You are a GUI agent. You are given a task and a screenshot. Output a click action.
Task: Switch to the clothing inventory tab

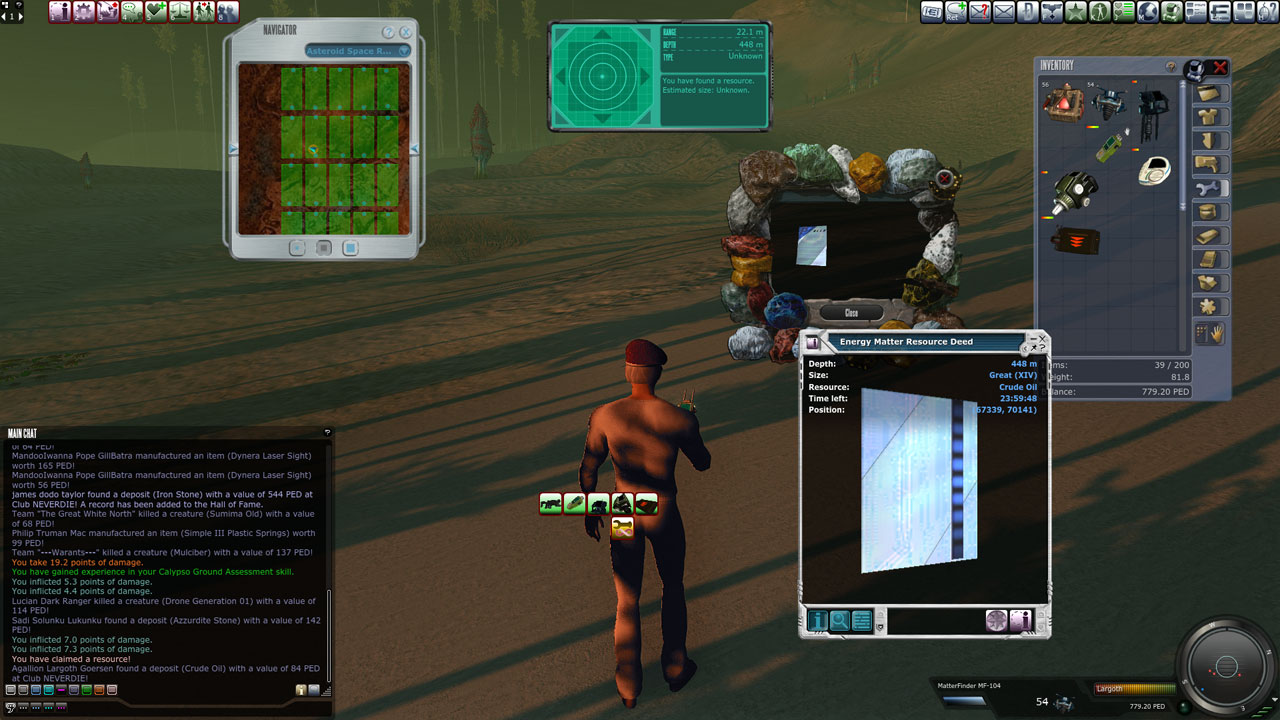pos(1210,117)
